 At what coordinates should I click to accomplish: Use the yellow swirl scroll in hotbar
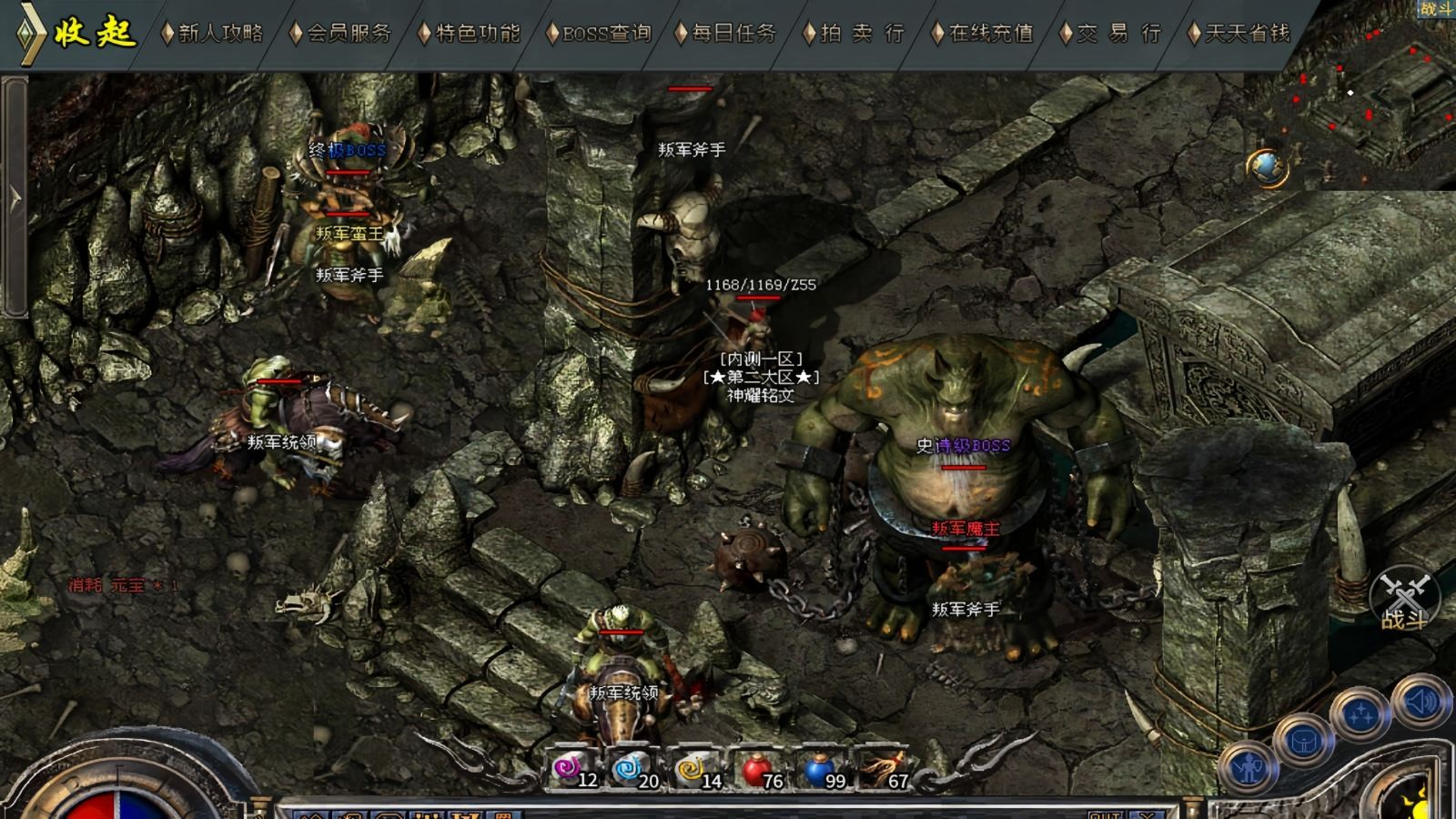click(x=693, y=770)
